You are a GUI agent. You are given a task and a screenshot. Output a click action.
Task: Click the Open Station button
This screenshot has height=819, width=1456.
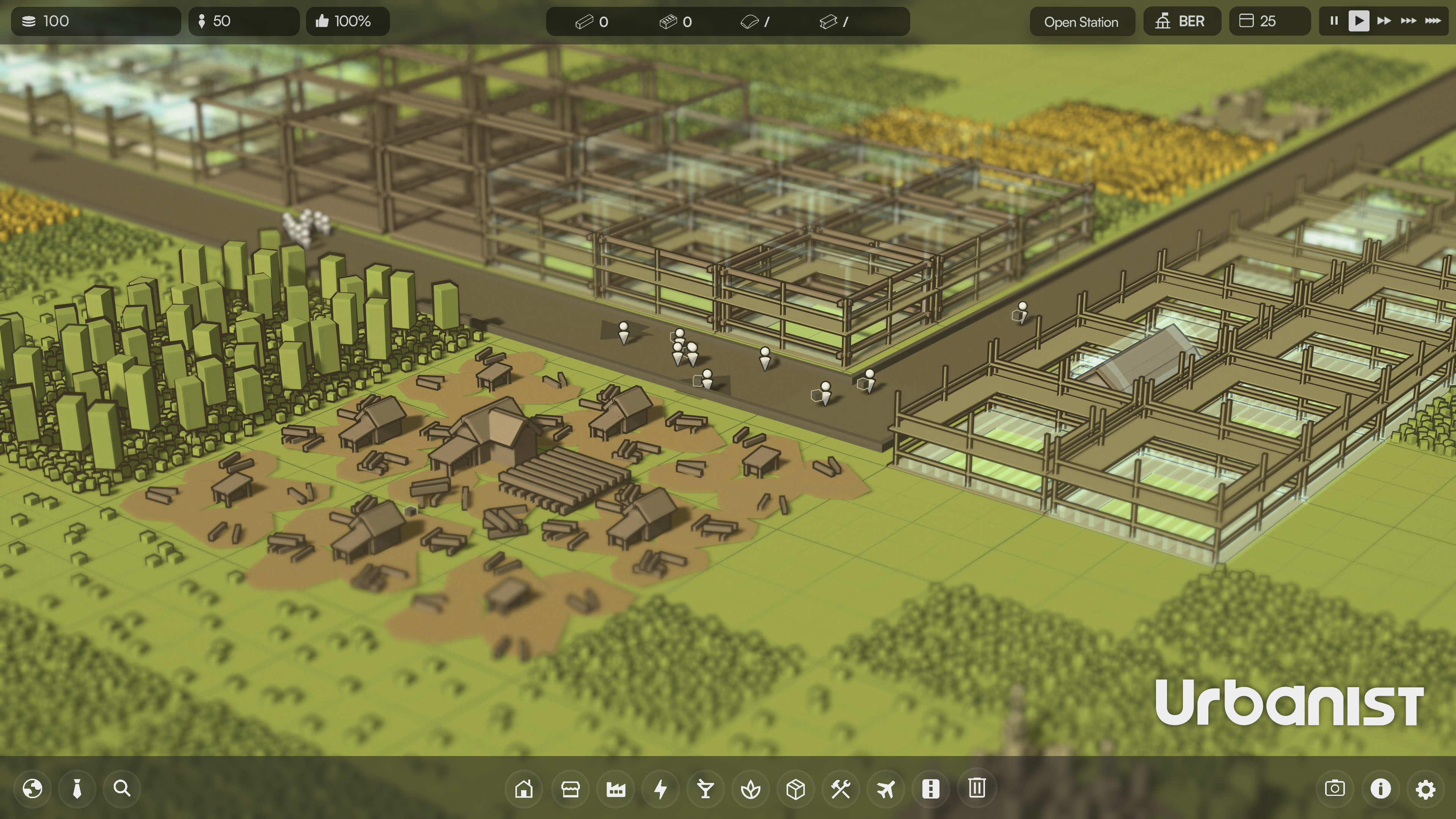1081,22
